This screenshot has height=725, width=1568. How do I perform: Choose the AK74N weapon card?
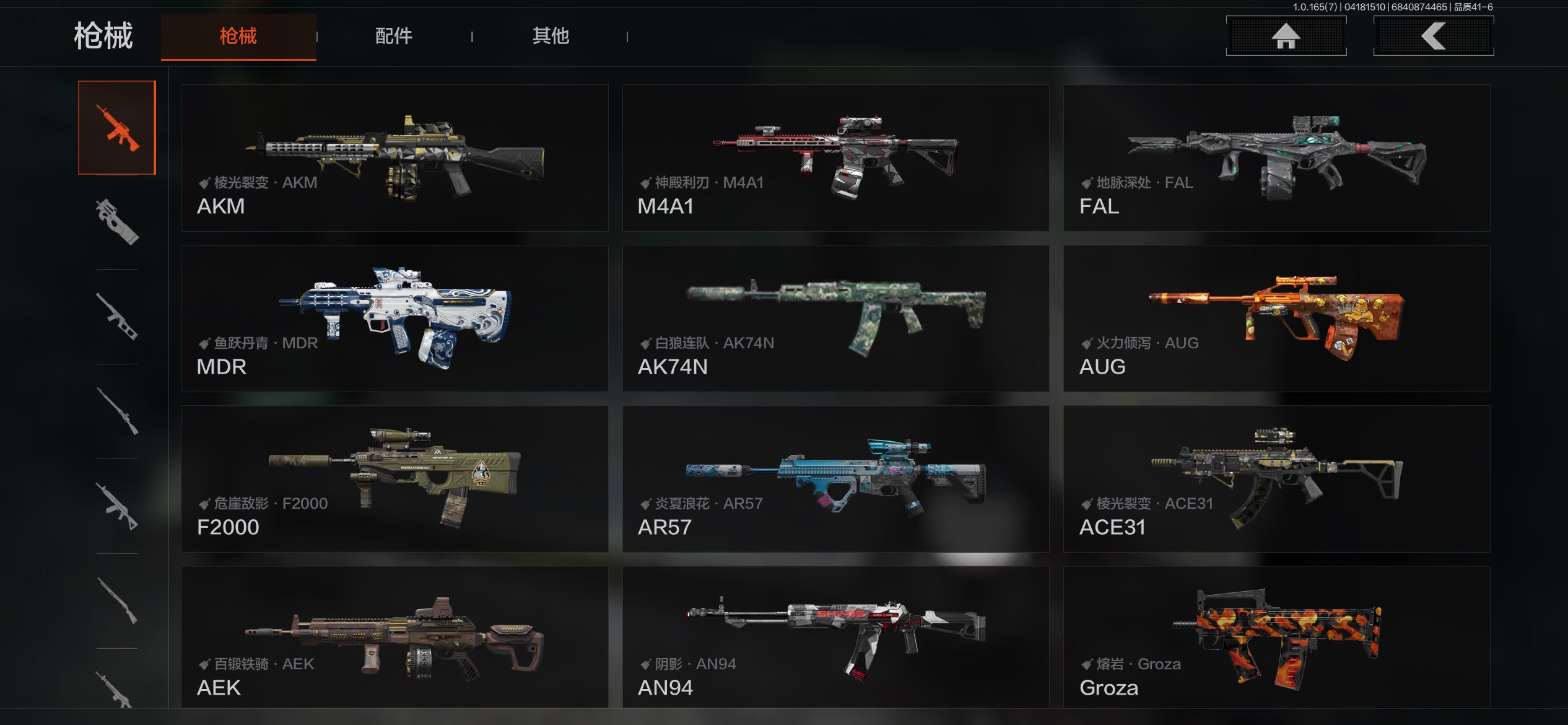[x=835, y=319]
